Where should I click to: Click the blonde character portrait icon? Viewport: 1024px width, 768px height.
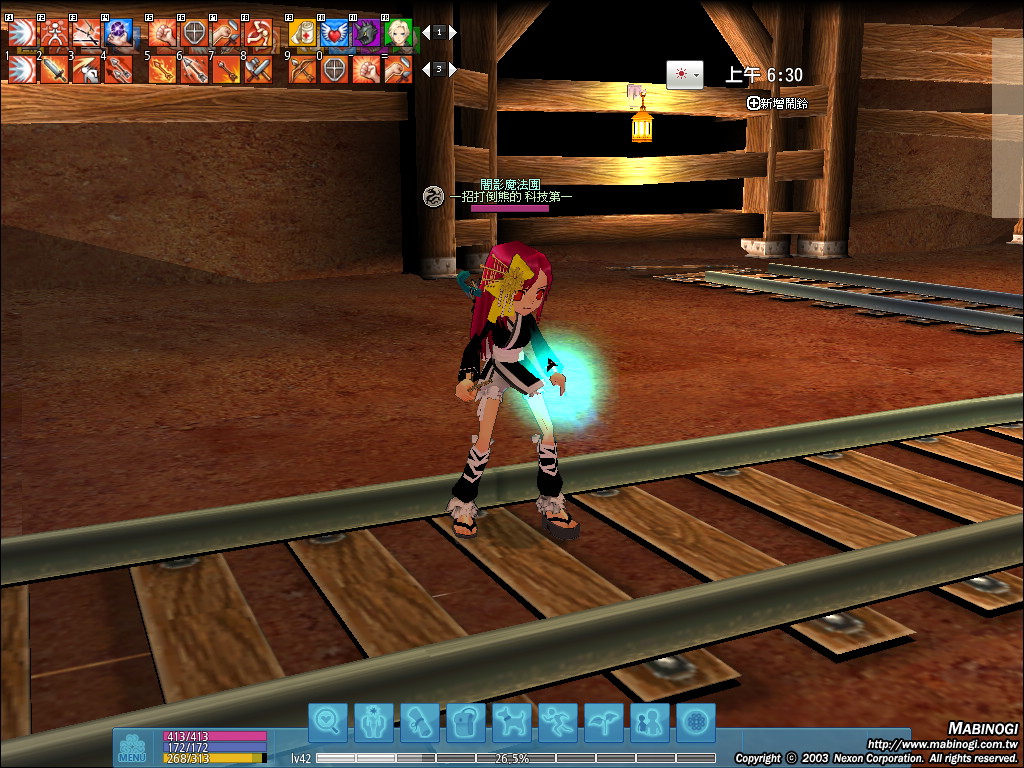click(x=398, y=33)
